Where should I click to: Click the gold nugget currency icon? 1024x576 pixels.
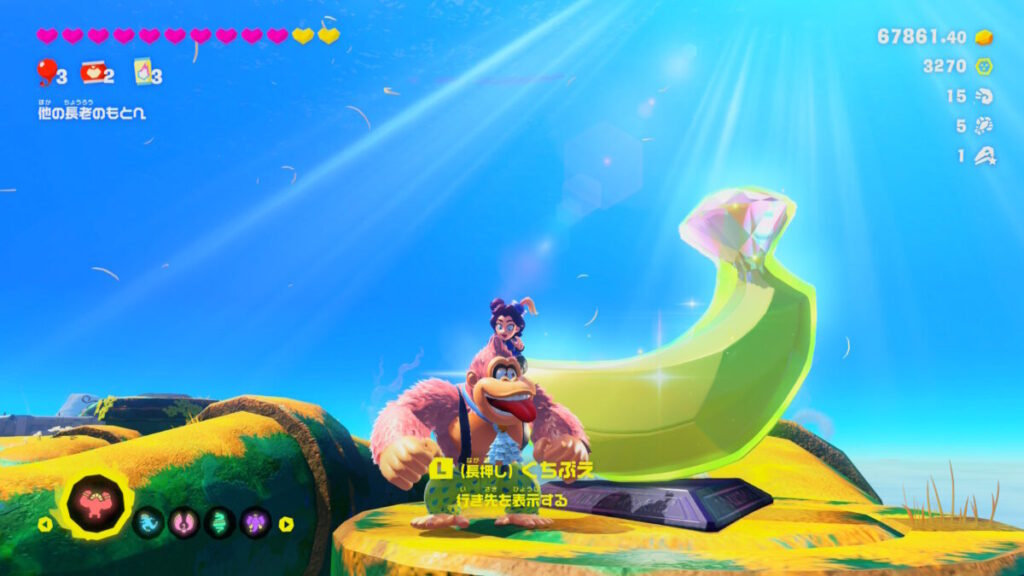[x=984, y=37]
